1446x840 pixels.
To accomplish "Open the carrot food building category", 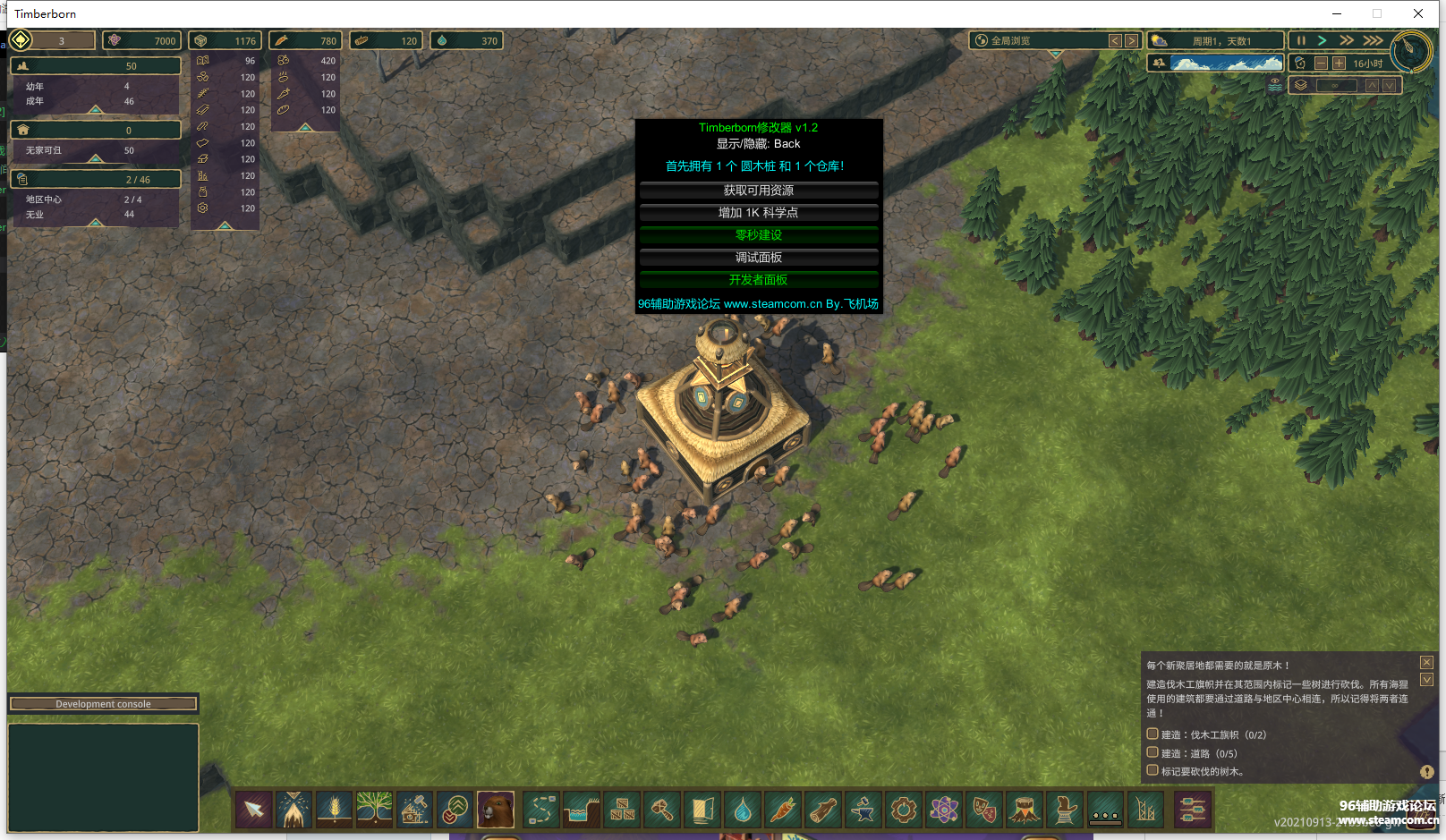I will click(x=782, y=810).
